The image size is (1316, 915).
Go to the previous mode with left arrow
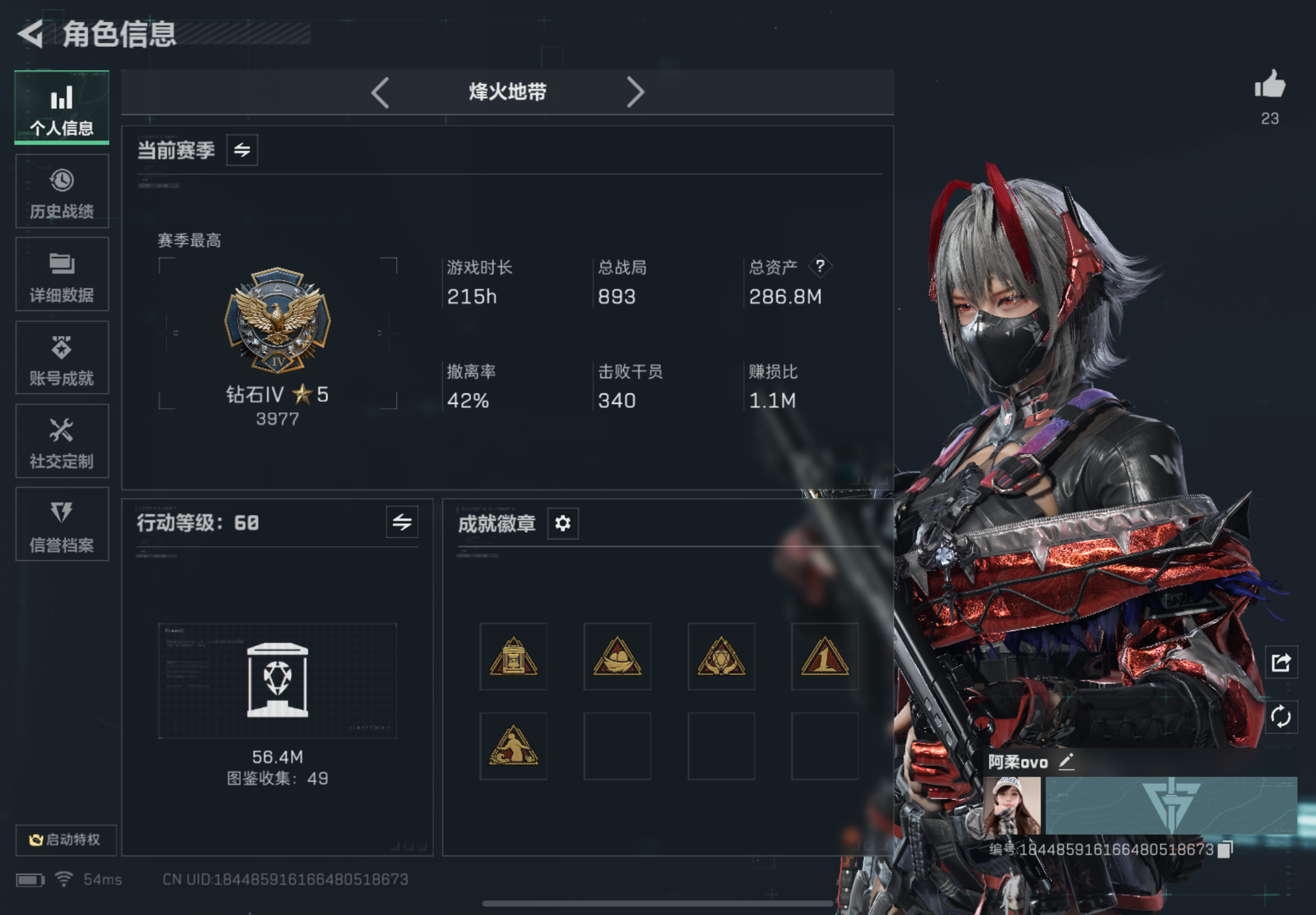[x=380, y=92]
